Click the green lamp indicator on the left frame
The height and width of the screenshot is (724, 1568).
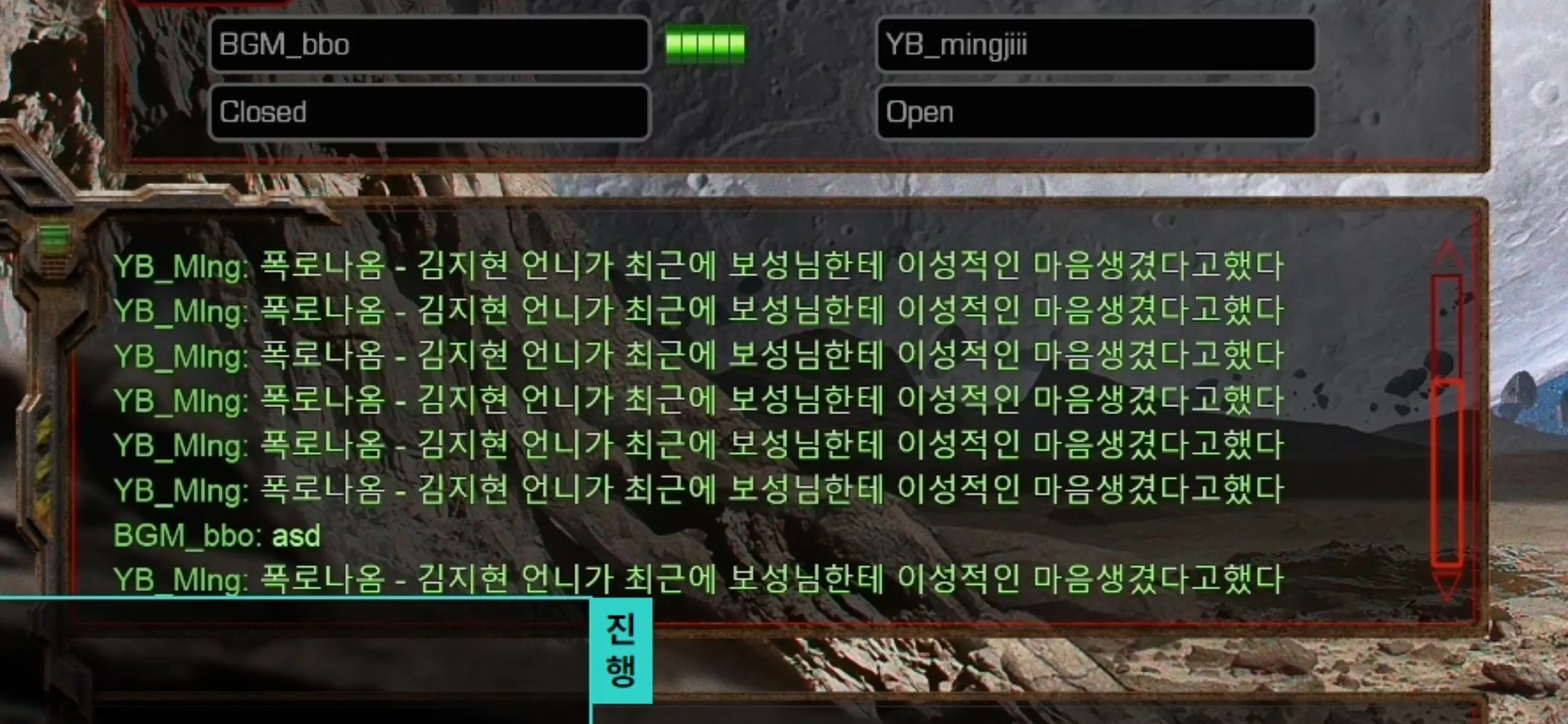click(x=54, y=237)
